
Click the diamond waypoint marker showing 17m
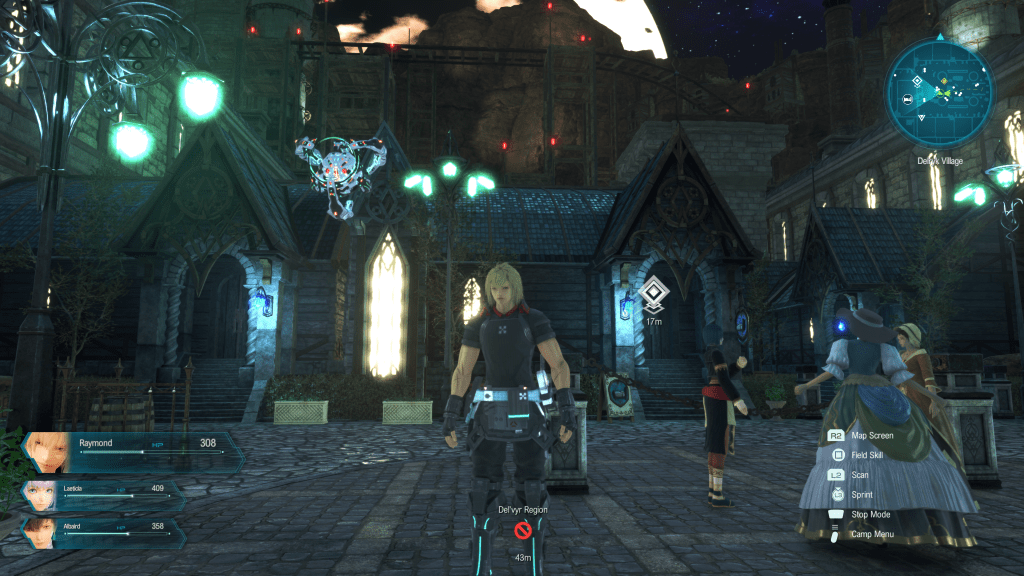pyautogui.click(x=653, y=294)
